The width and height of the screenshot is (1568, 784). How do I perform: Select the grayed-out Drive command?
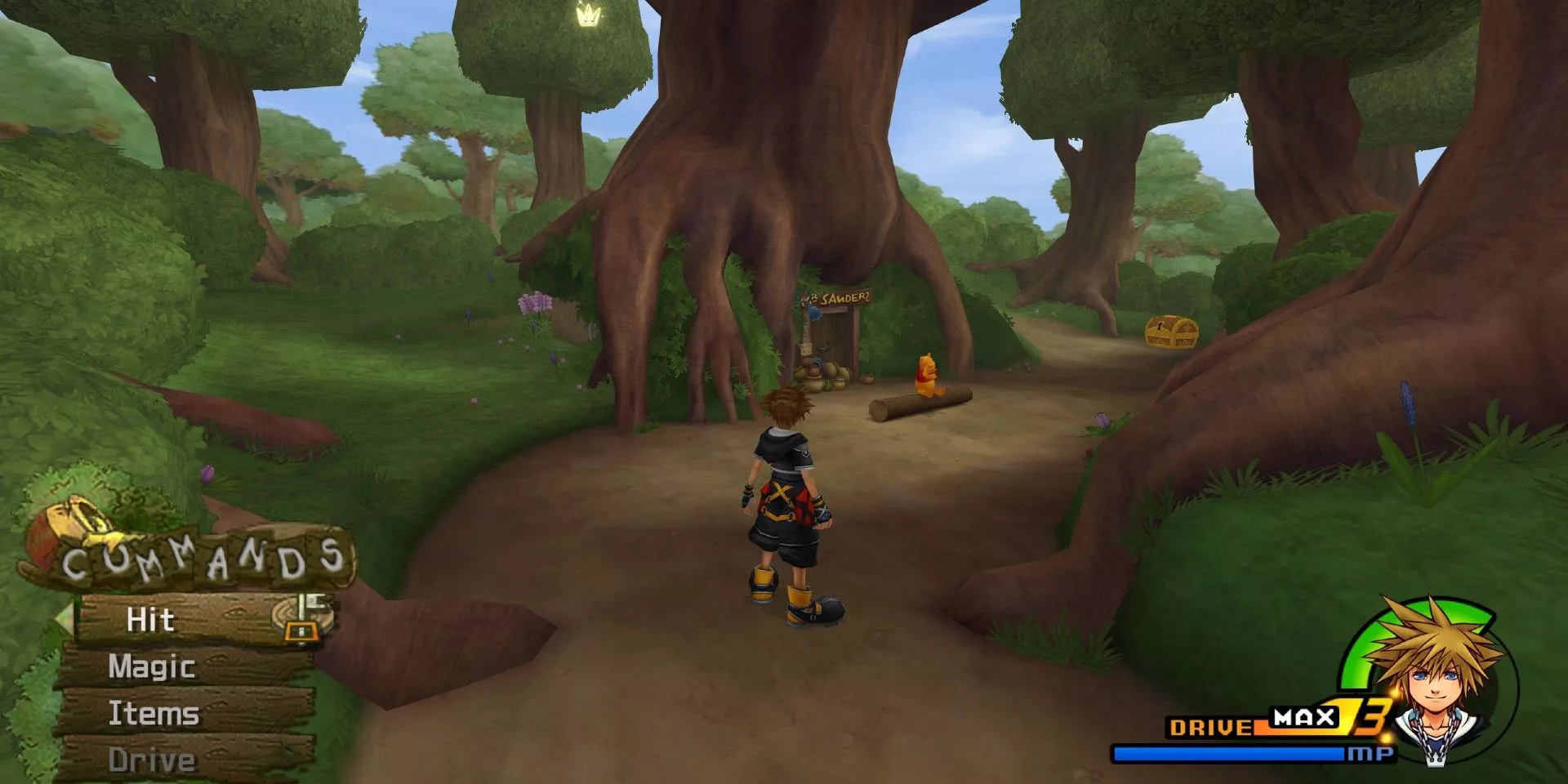(x=154, y=759)
